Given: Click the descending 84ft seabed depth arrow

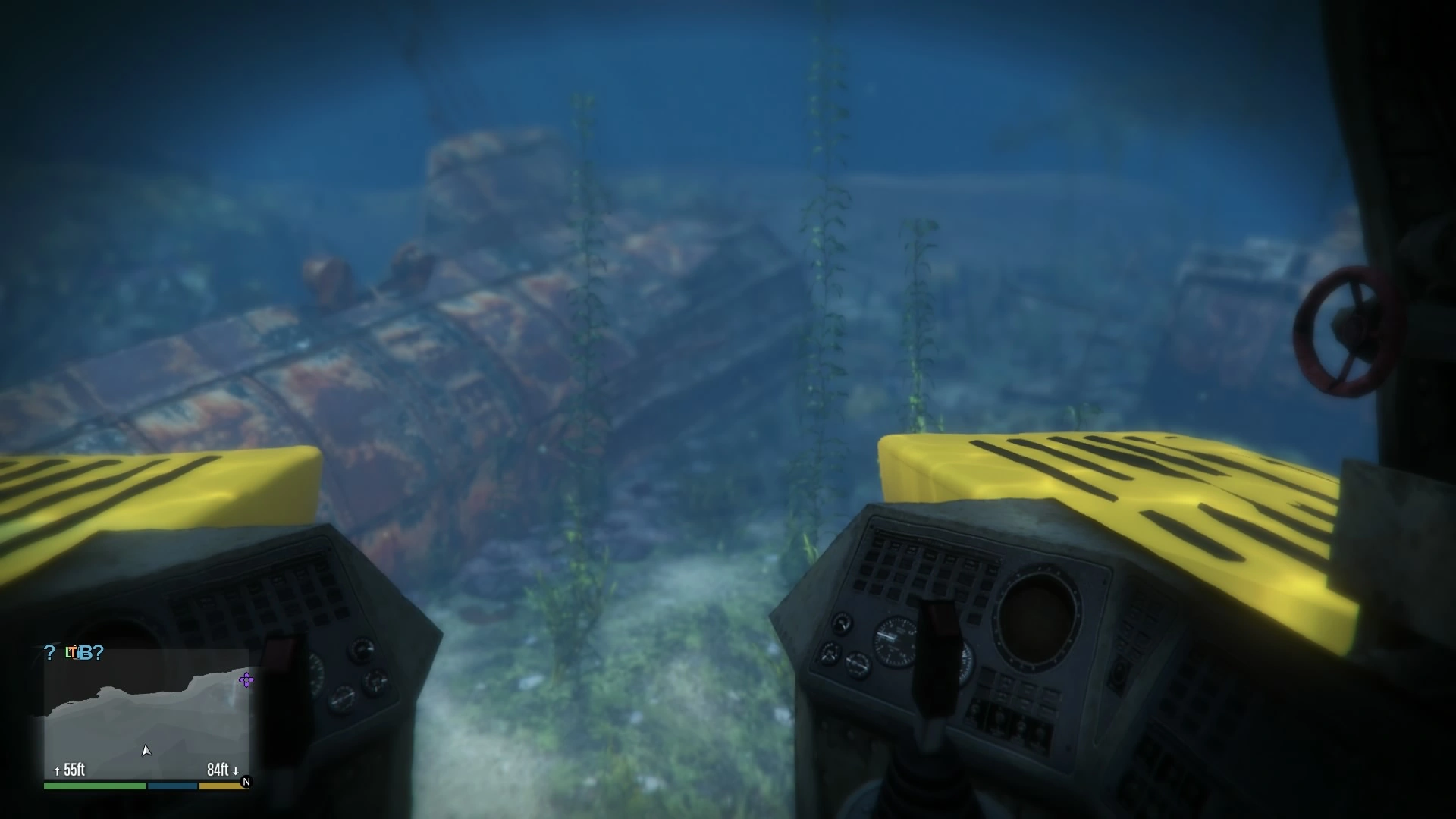Looking at the screenshot, I should pyautogui.click(x=235, y=770).
